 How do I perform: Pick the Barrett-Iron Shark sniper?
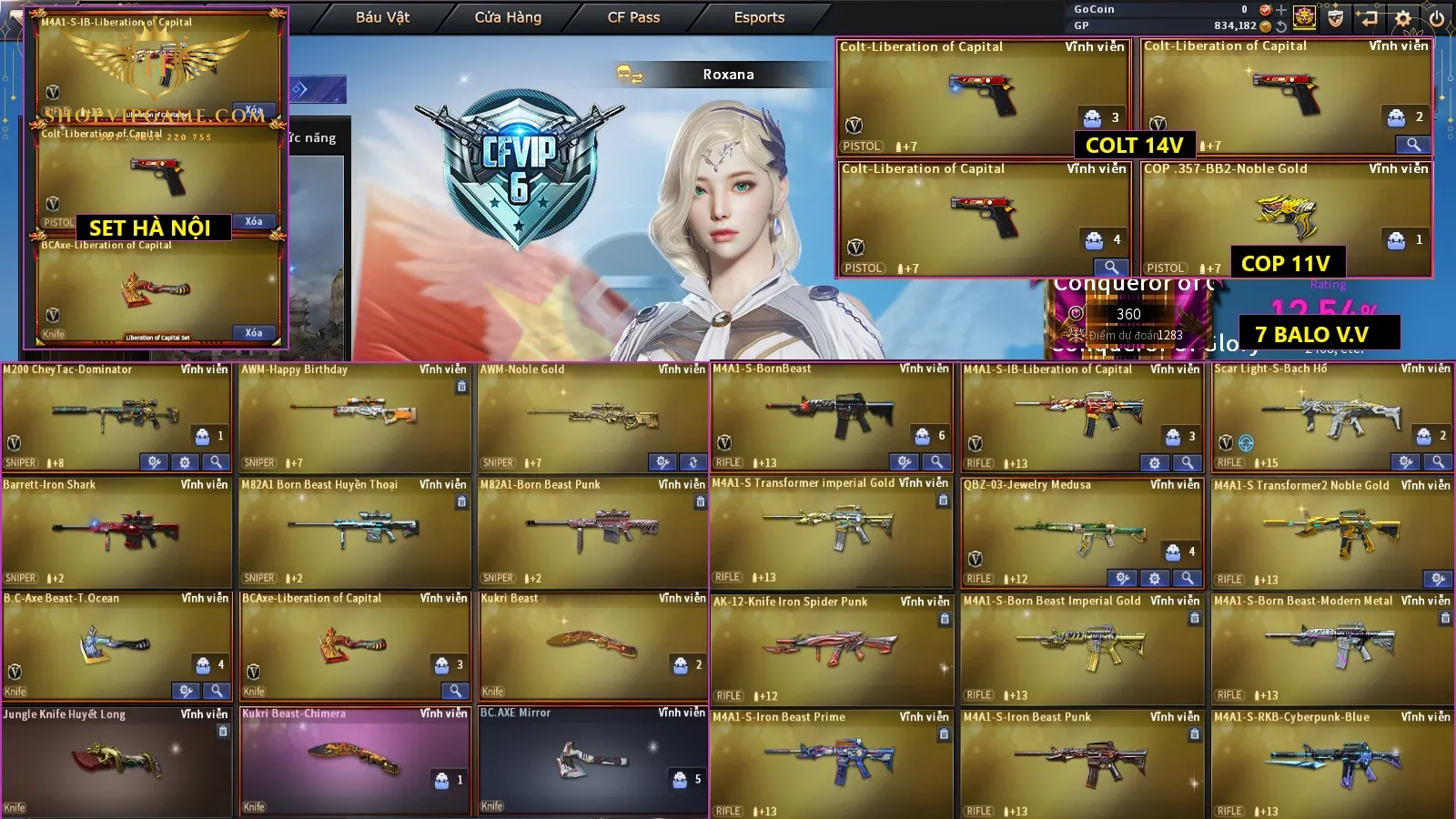click(116, 531)
